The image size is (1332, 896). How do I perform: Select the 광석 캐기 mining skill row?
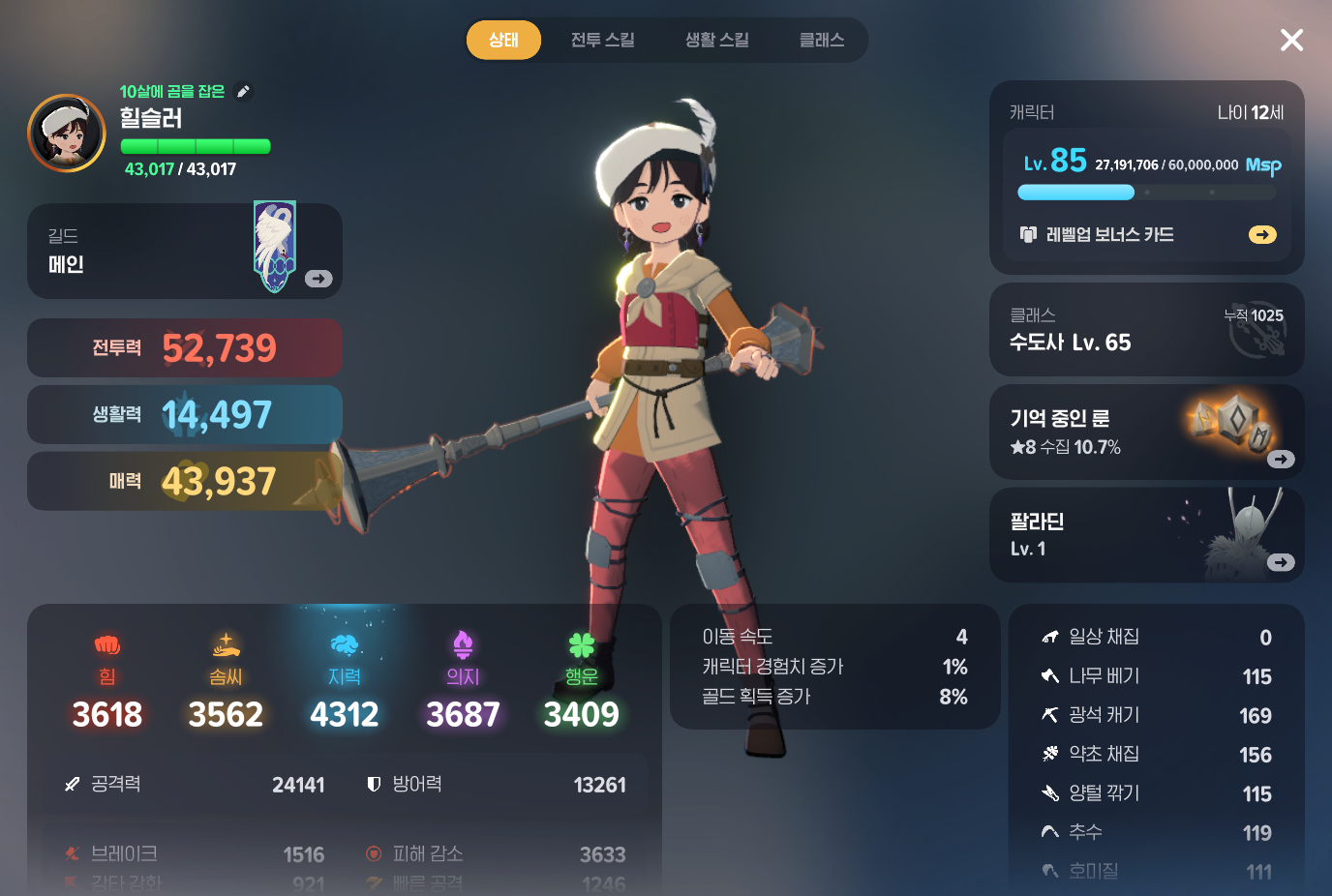pyautogui.click(x=1156, y=715)
